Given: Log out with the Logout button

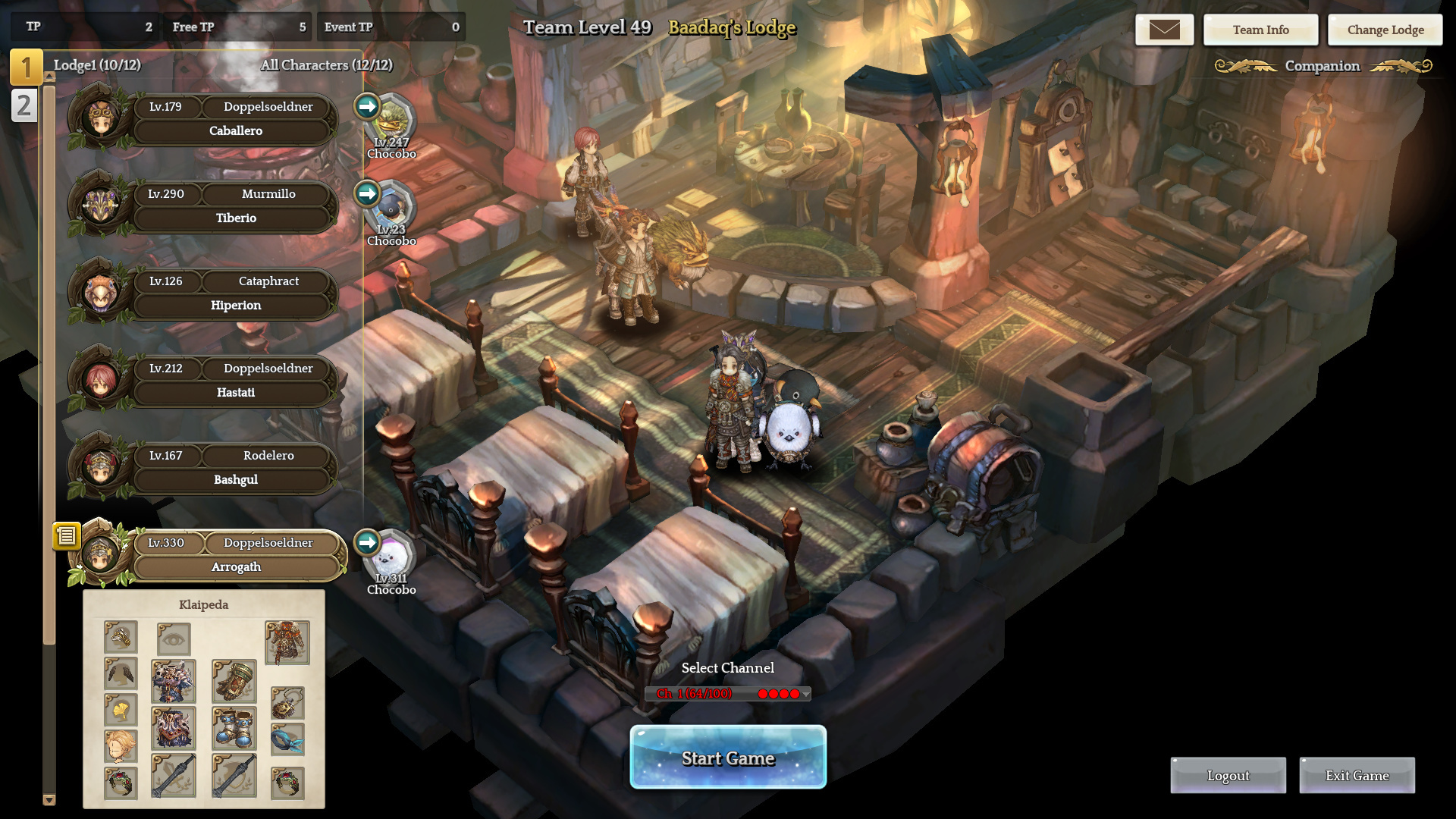Looking at the screenshot, I should [1228, 776].
